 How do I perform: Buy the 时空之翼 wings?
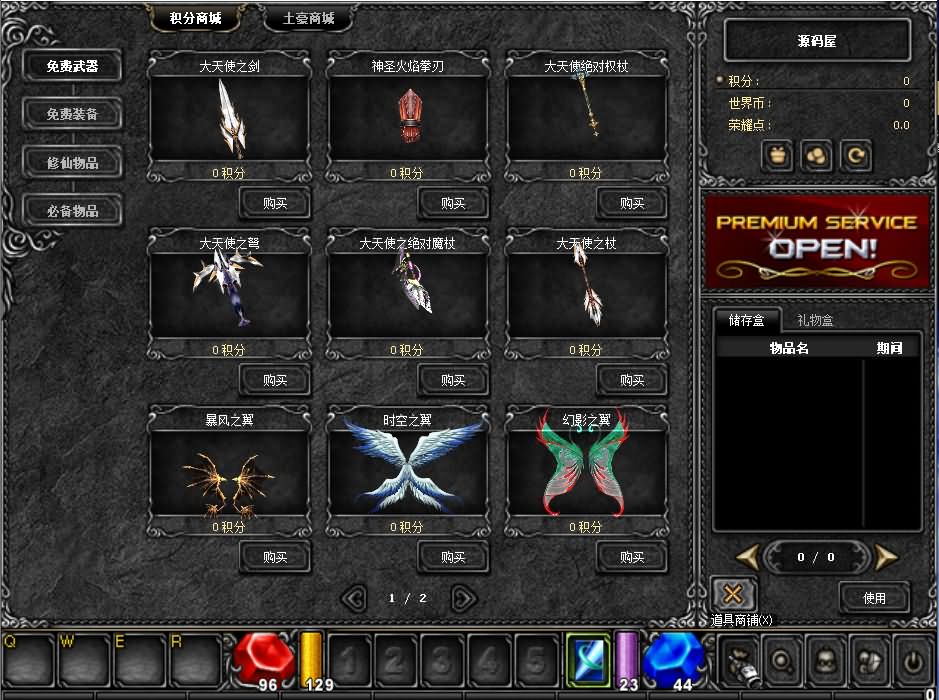[453, 557]
